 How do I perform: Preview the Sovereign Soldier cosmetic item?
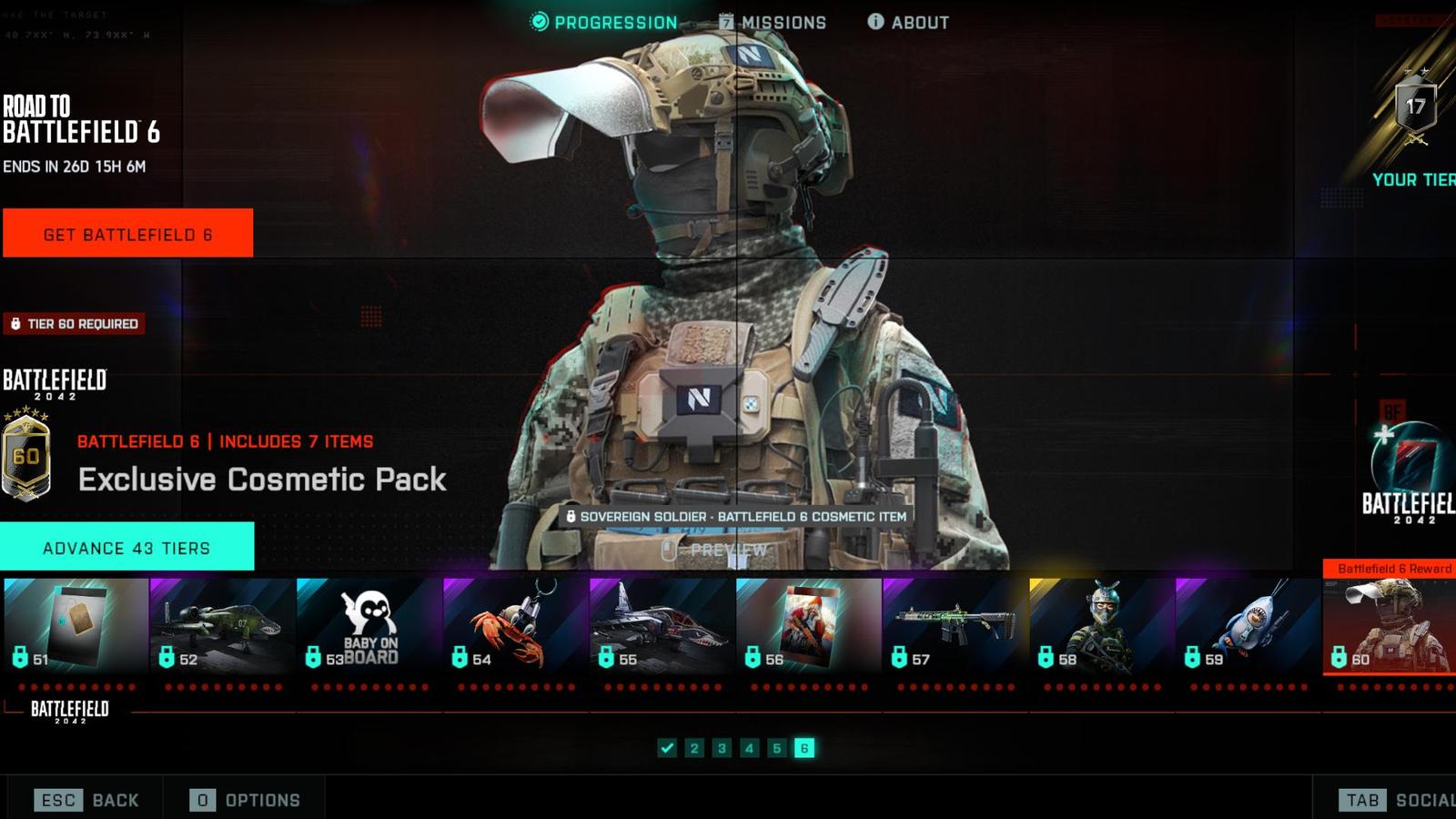(x=719, y=551)
